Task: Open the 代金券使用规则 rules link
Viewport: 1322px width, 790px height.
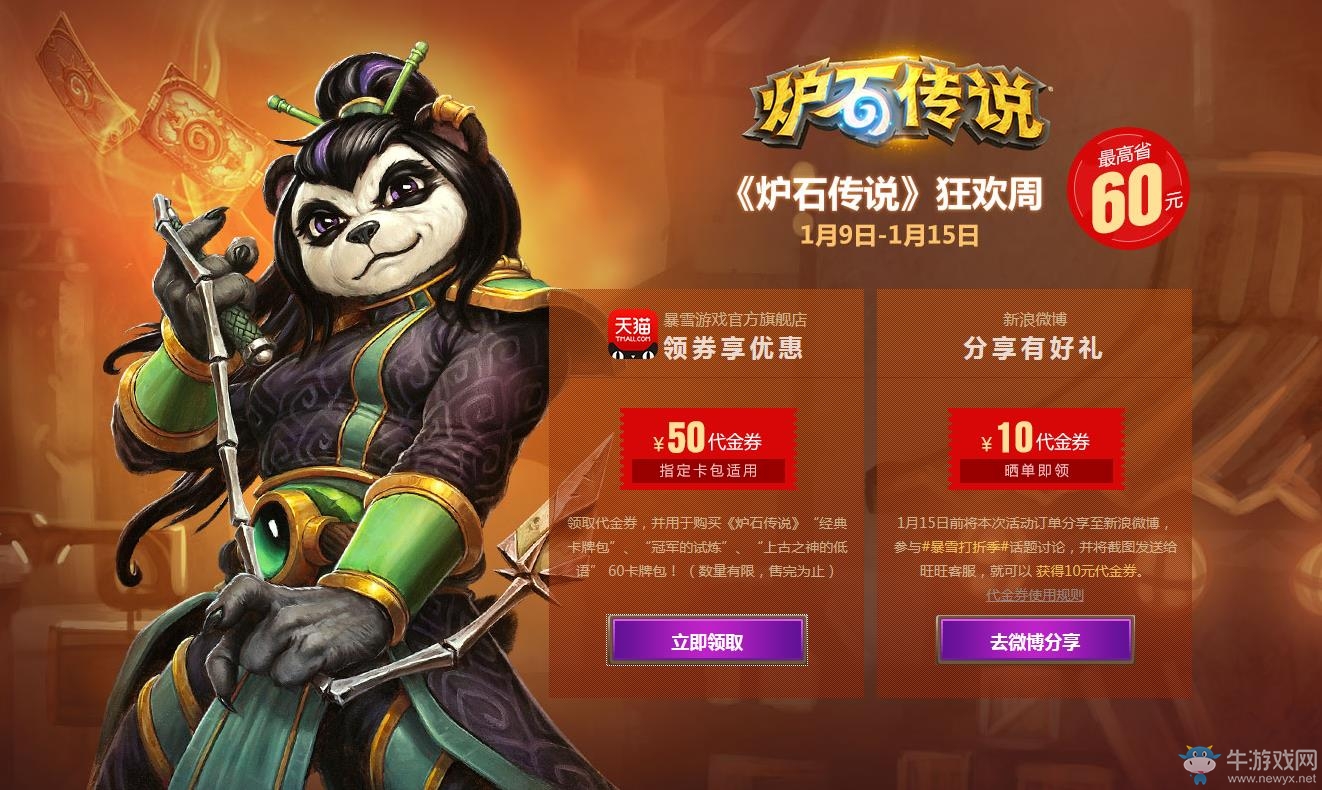Action: (1037, 597)
